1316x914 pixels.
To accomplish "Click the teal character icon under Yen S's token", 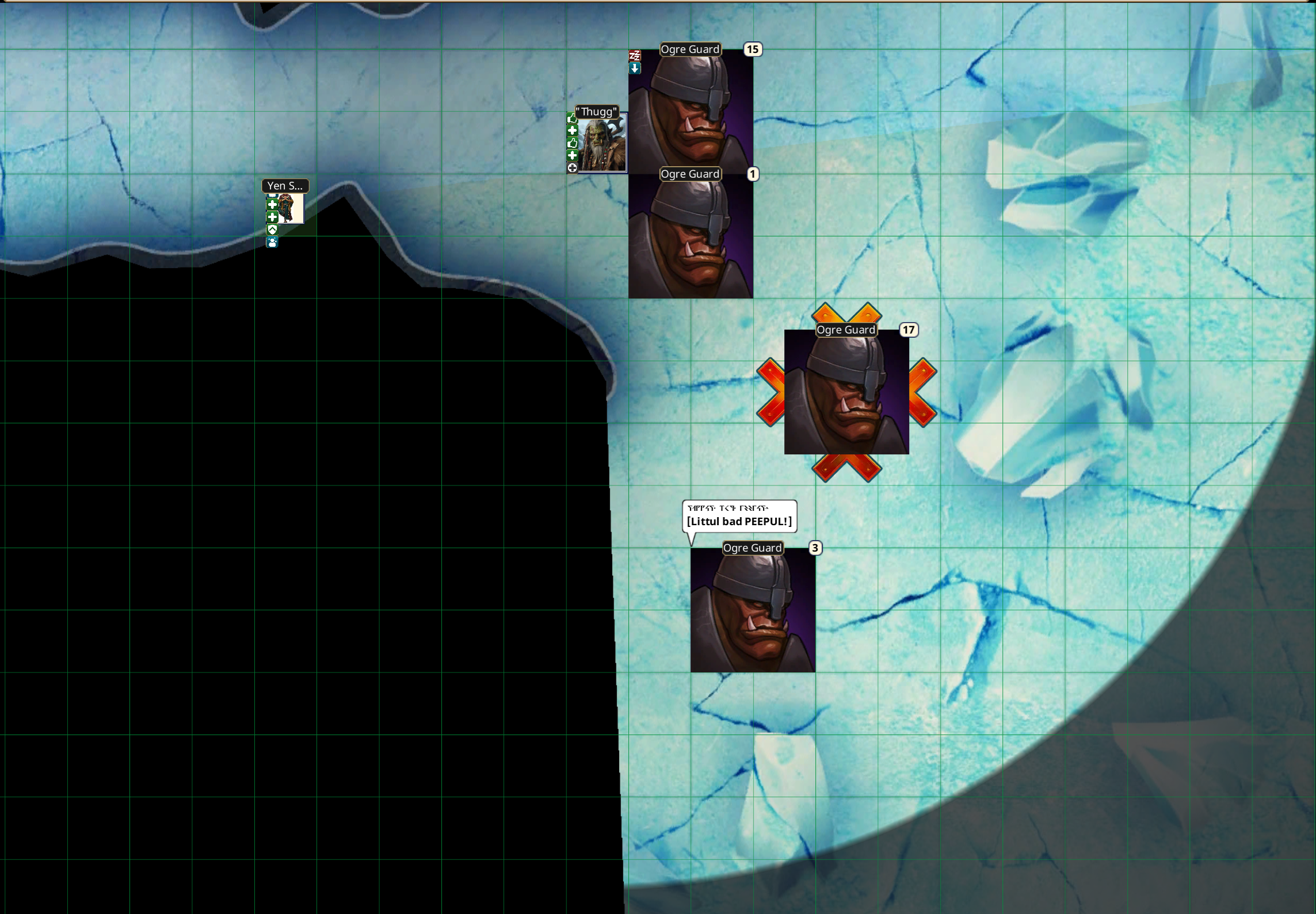I will tap(272, 242).
